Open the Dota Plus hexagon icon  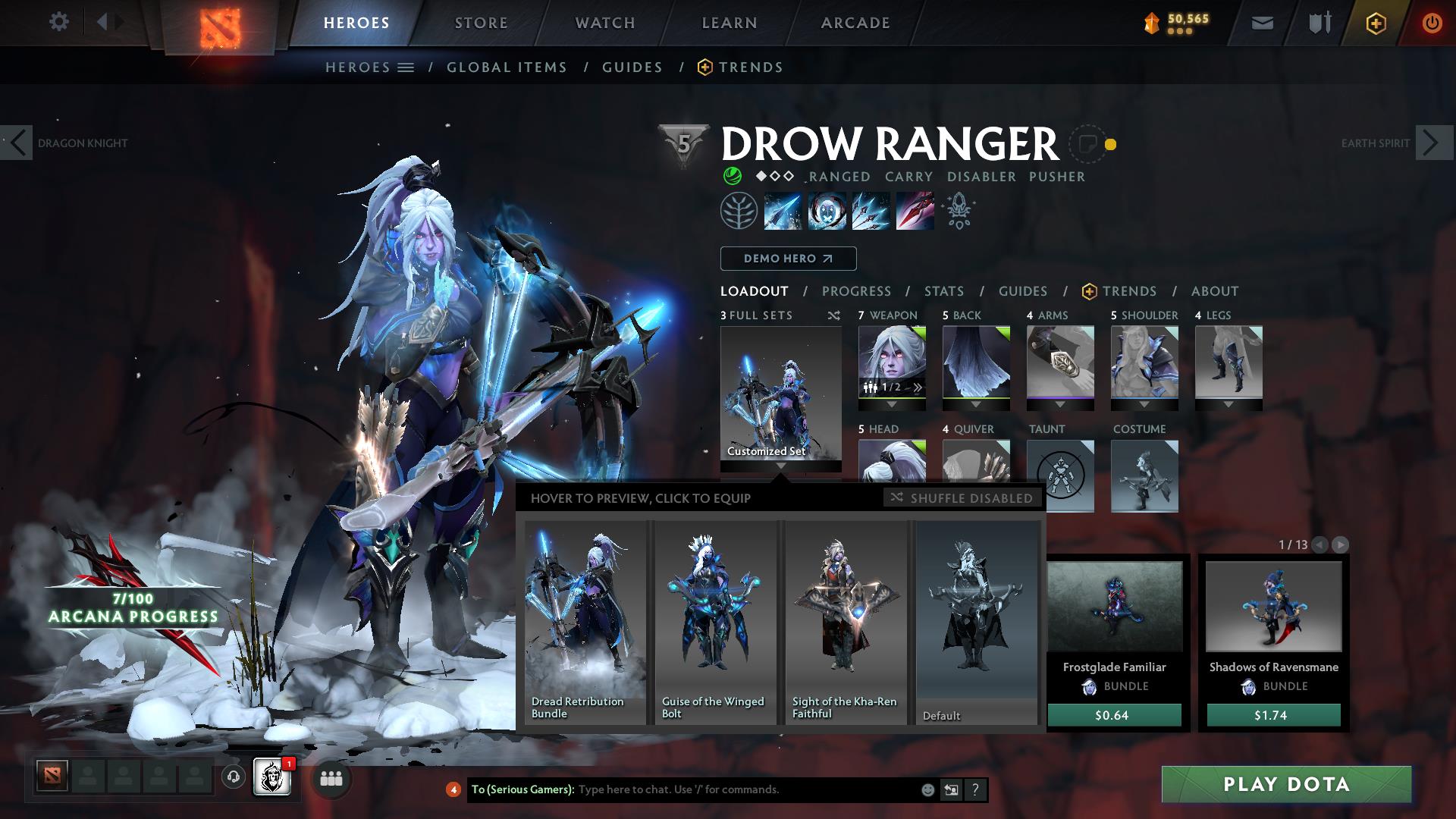1375,22
